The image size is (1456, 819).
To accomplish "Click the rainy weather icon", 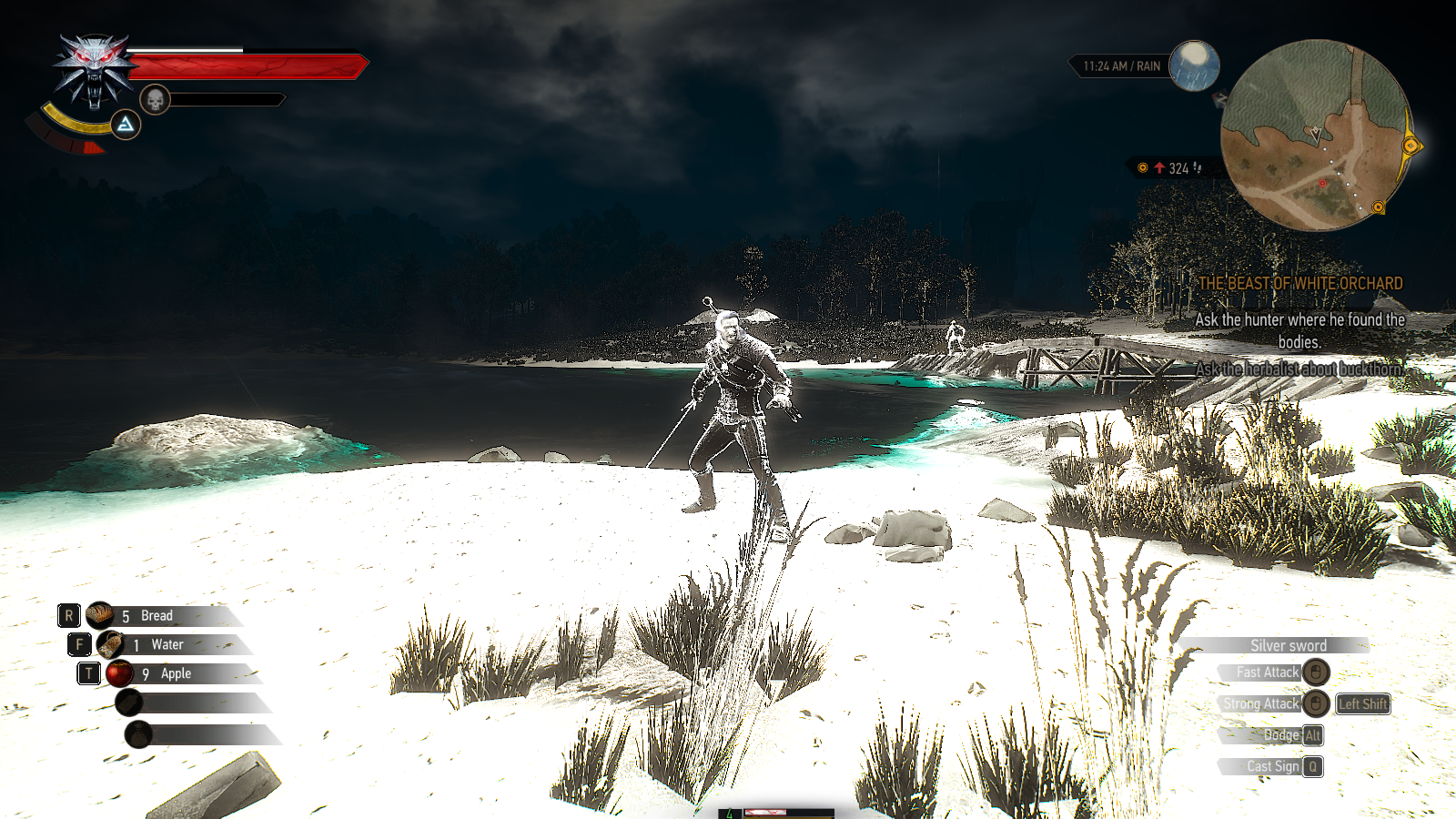I will [x=1193, y=66].
